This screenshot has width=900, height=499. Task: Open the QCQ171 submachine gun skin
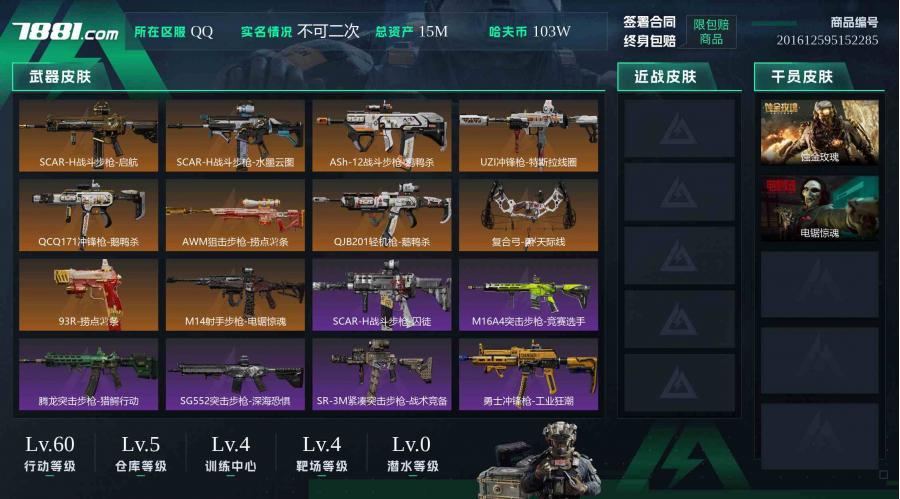click(88, 214)
